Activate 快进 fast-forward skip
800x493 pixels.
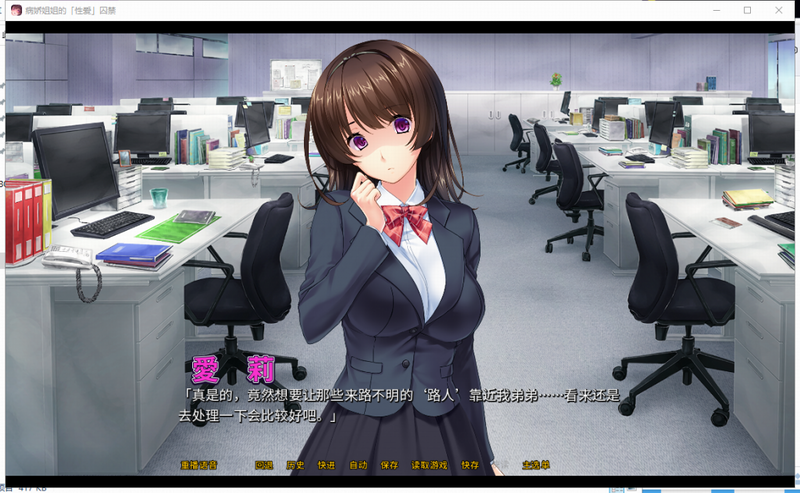pos(326,466)
